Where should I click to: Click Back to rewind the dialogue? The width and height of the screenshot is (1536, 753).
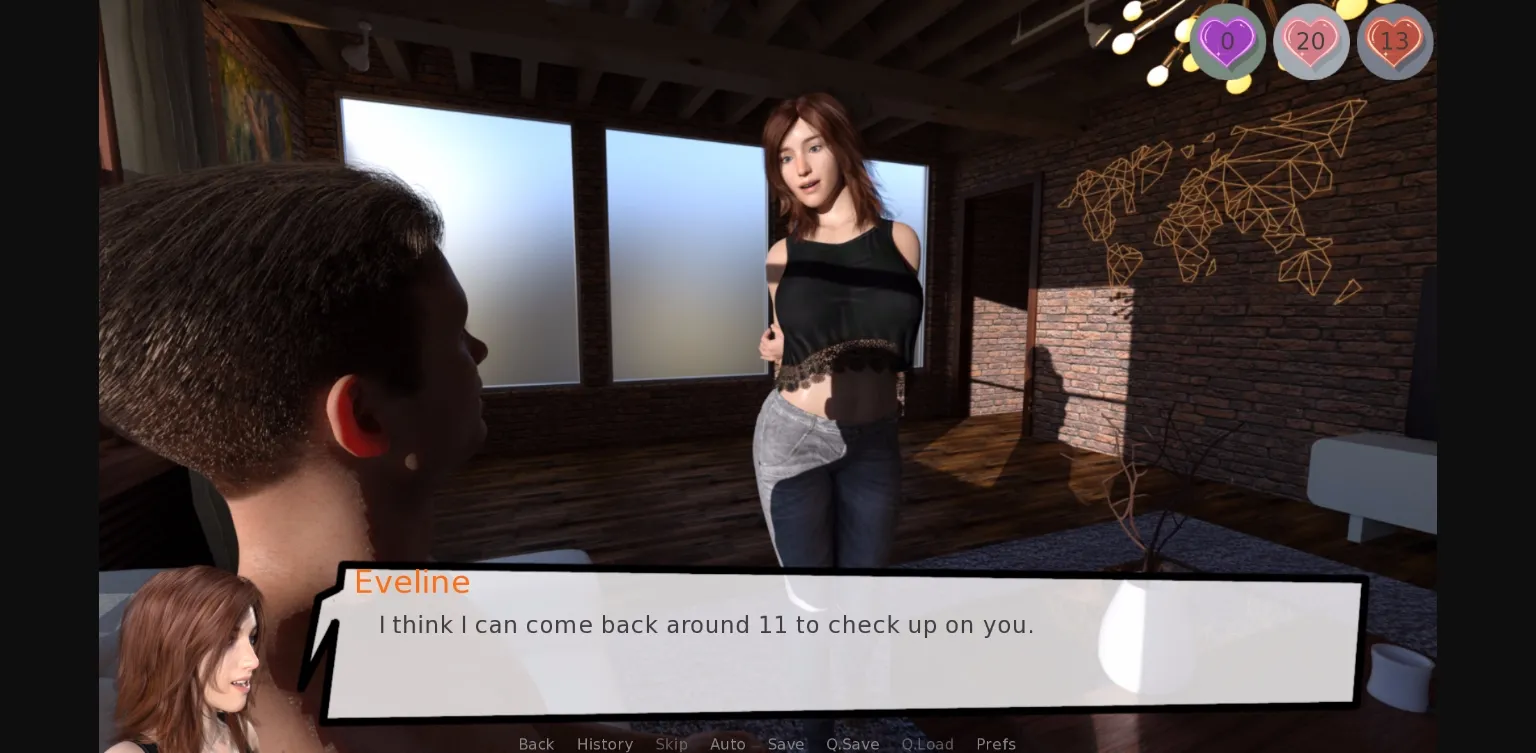click(536, 744)
